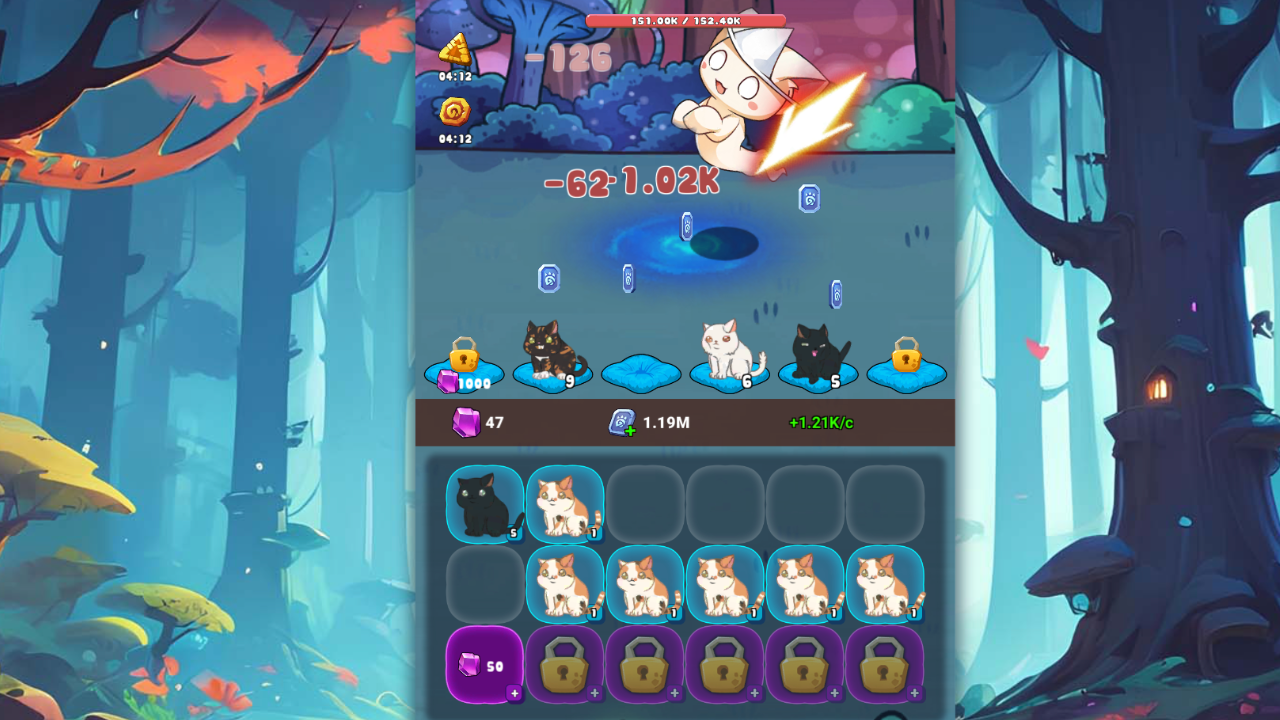1280x720 pixels.
Task: Click the golden padlock on rightmost cushion
Action: click(905, 357)
